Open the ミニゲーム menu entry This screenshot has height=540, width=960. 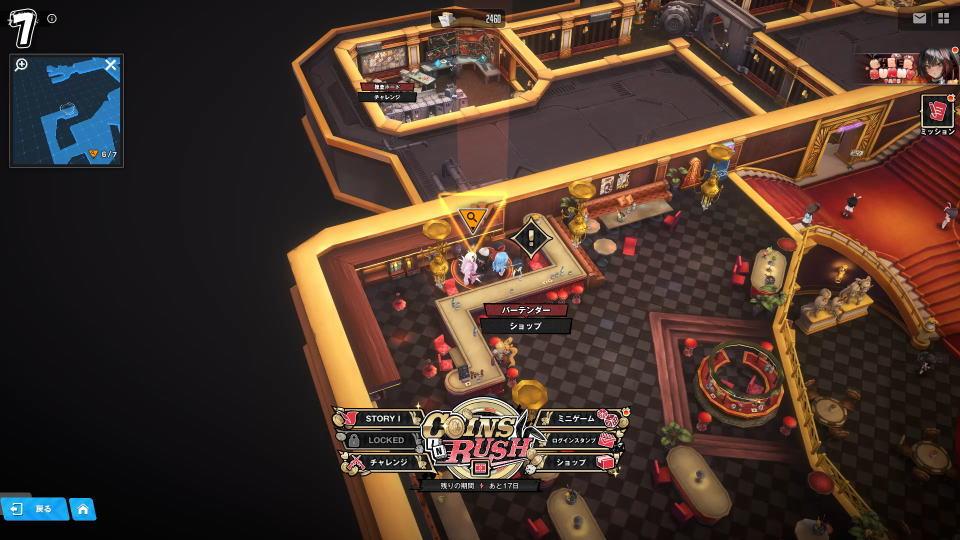pyautogui.click(x=578, y=419)
